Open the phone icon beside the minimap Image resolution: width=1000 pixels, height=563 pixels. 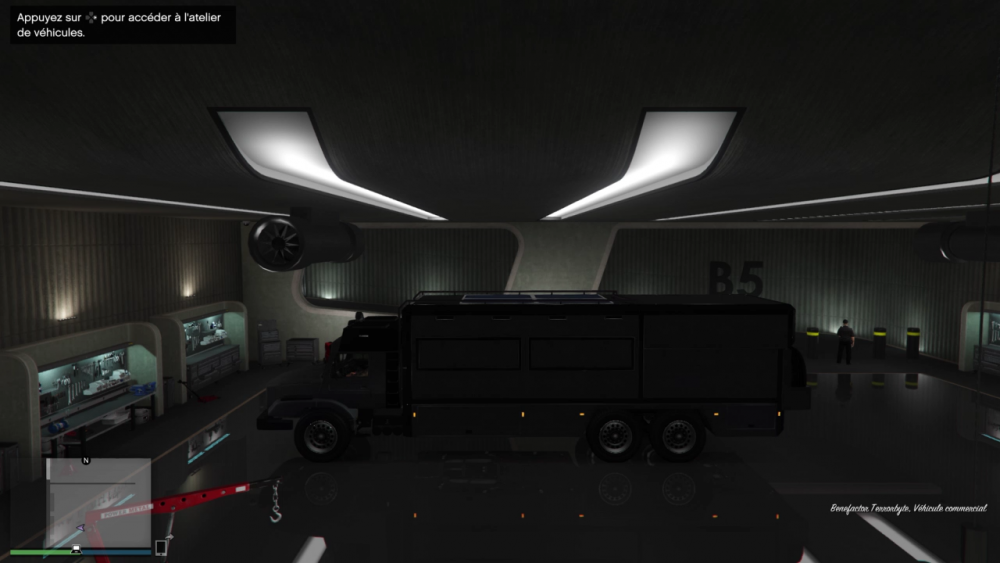(x=161, y=547)
